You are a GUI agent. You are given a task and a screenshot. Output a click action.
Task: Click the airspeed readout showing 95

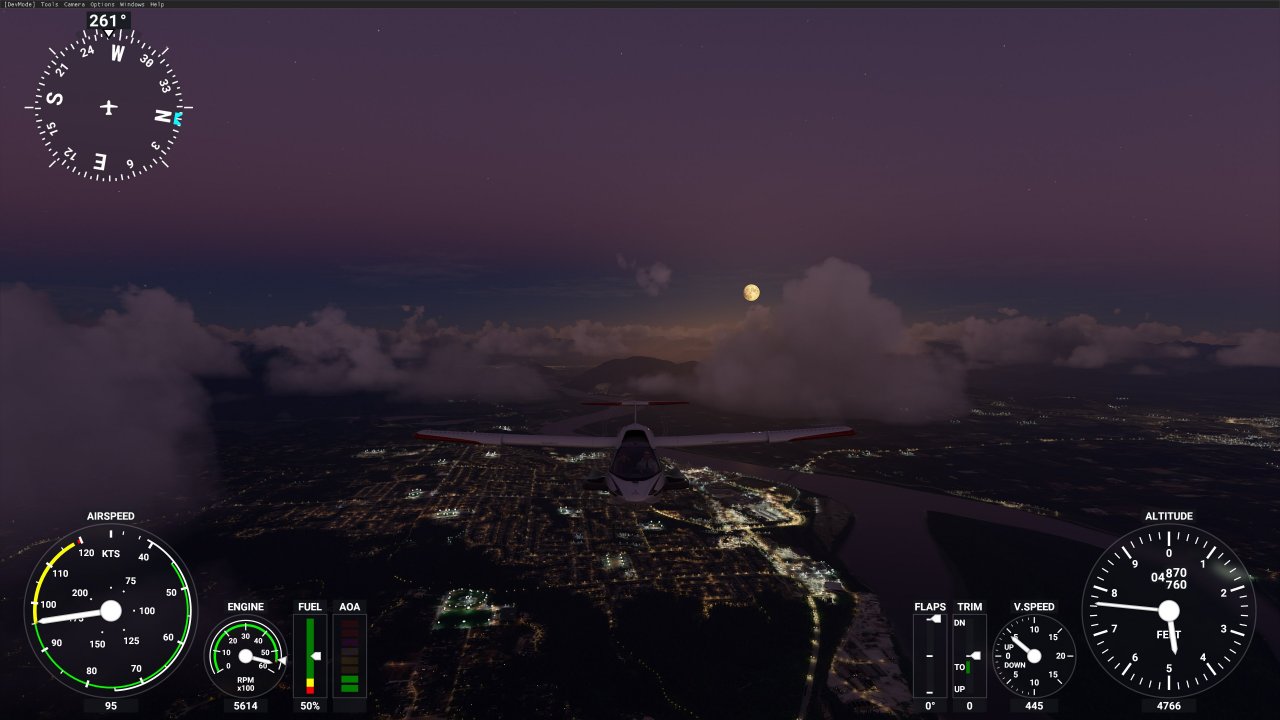(112, 706)
